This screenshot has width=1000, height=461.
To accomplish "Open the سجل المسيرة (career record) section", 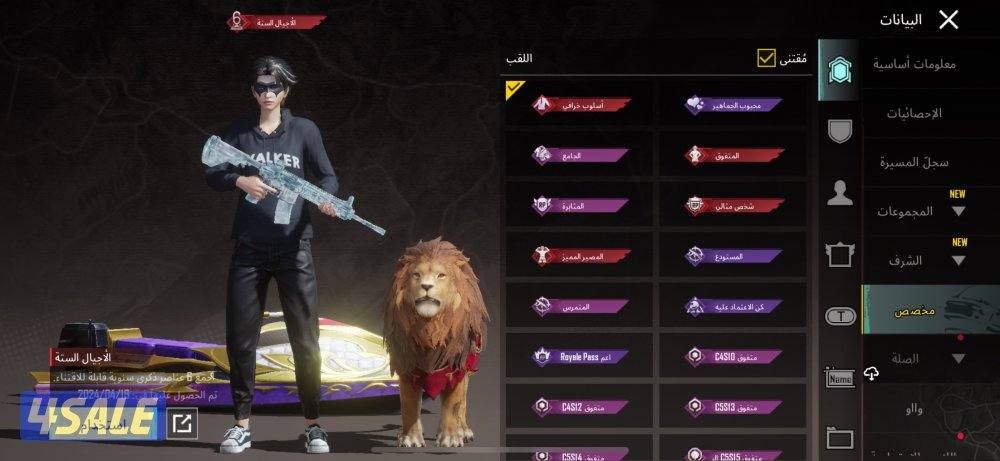I will tap(915, 161).
